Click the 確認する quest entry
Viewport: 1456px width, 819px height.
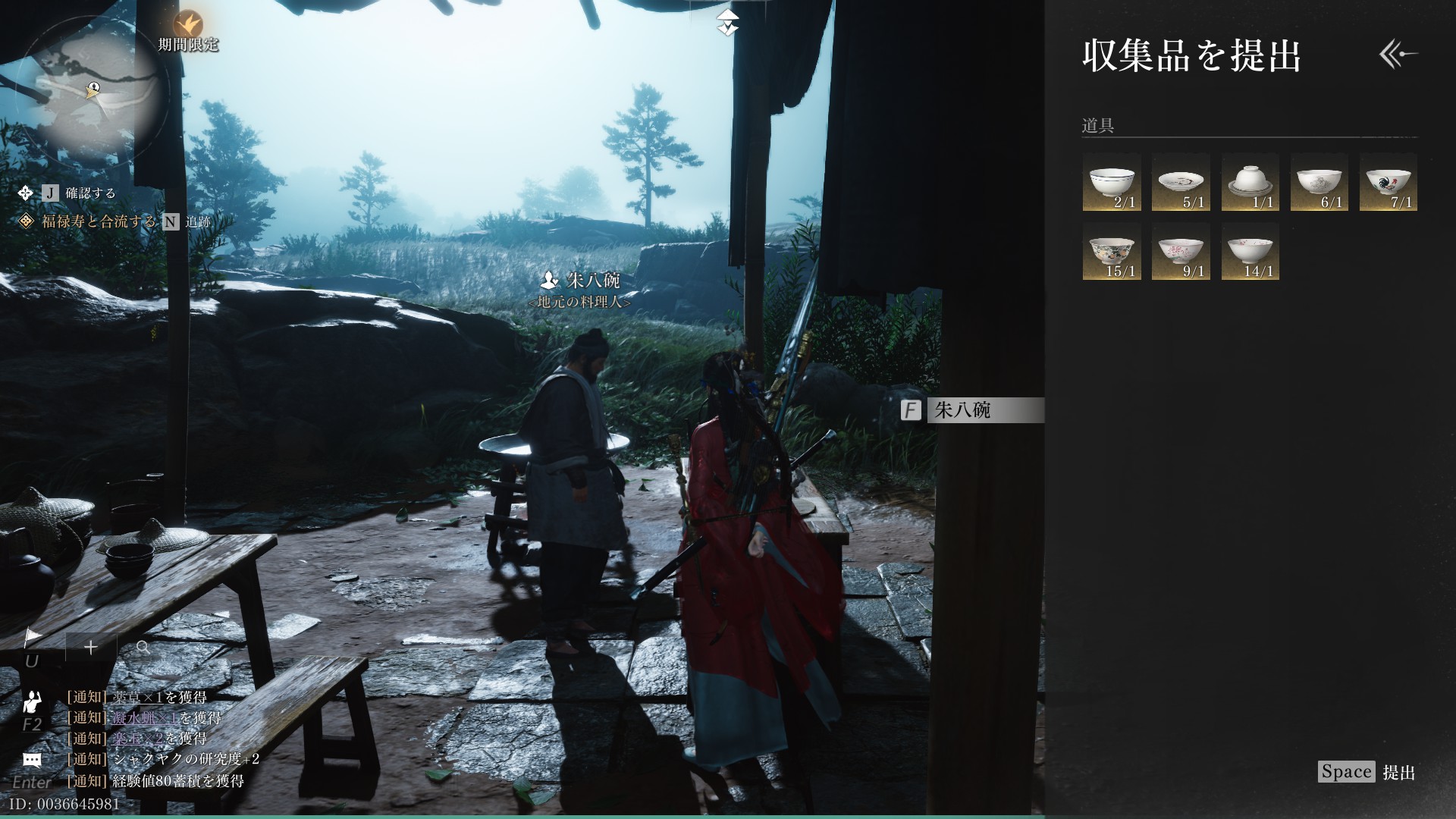(x=90, y=193)
